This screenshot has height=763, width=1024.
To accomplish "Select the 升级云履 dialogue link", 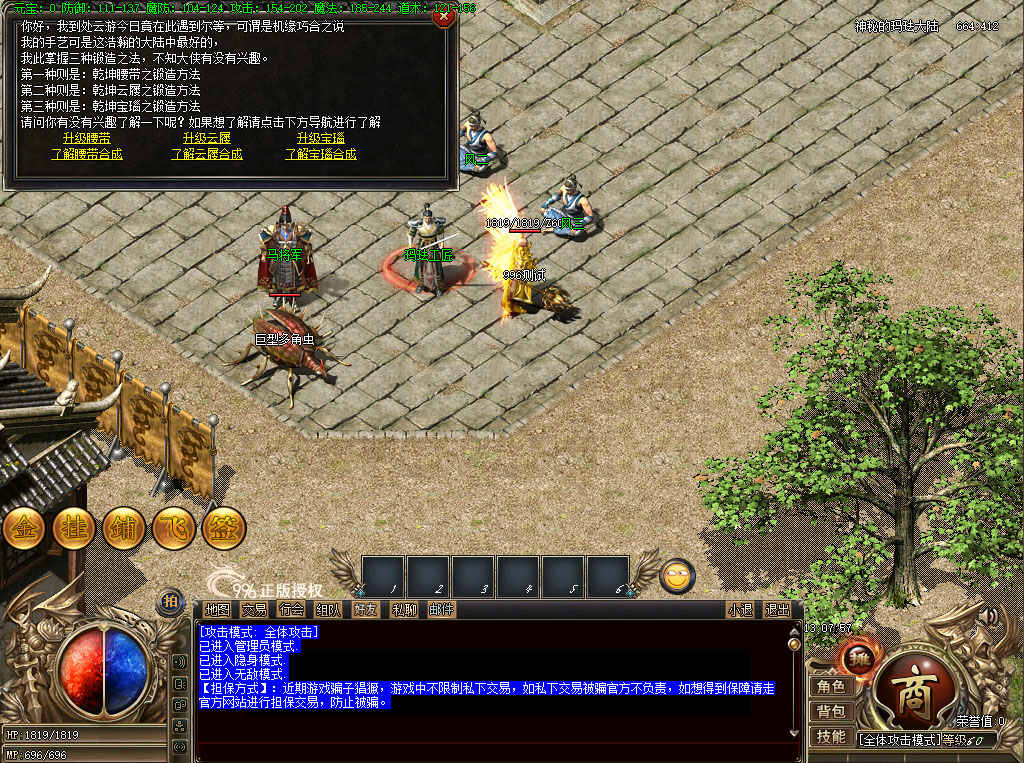I will pyautogui.click(x=207, y=138).
